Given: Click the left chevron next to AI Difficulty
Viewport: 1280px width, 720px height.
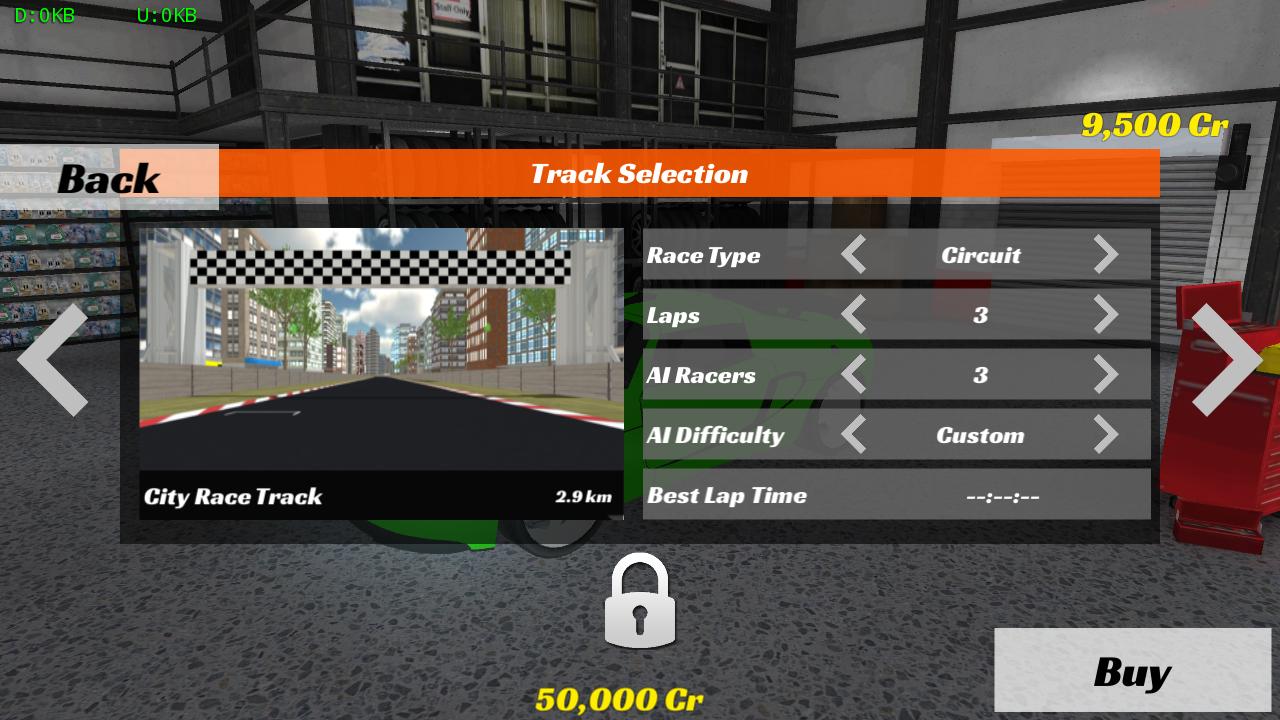Looking at the screenshot, I should click(x=855, y=435).
